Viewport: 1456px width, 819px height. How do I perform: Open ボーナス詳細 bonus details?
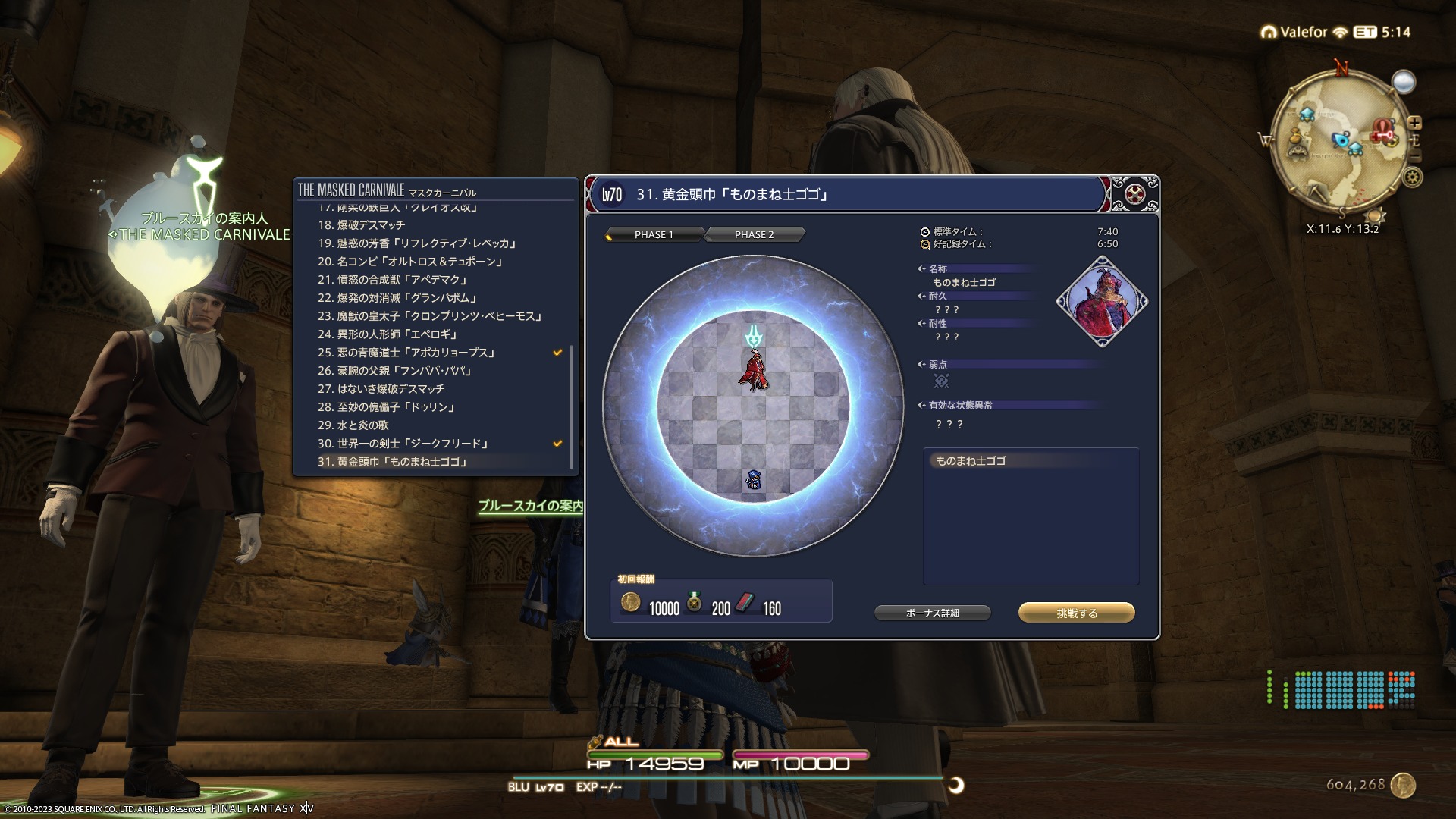coord(932,613)
